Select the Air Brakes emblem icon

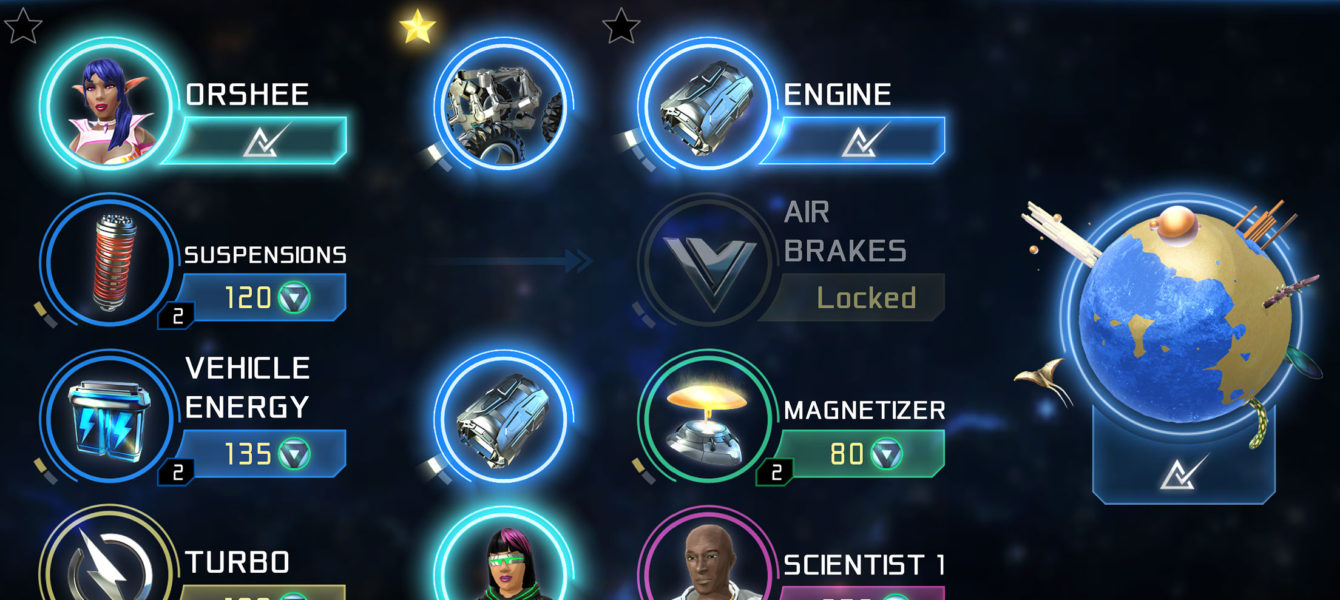click(704, 261)
